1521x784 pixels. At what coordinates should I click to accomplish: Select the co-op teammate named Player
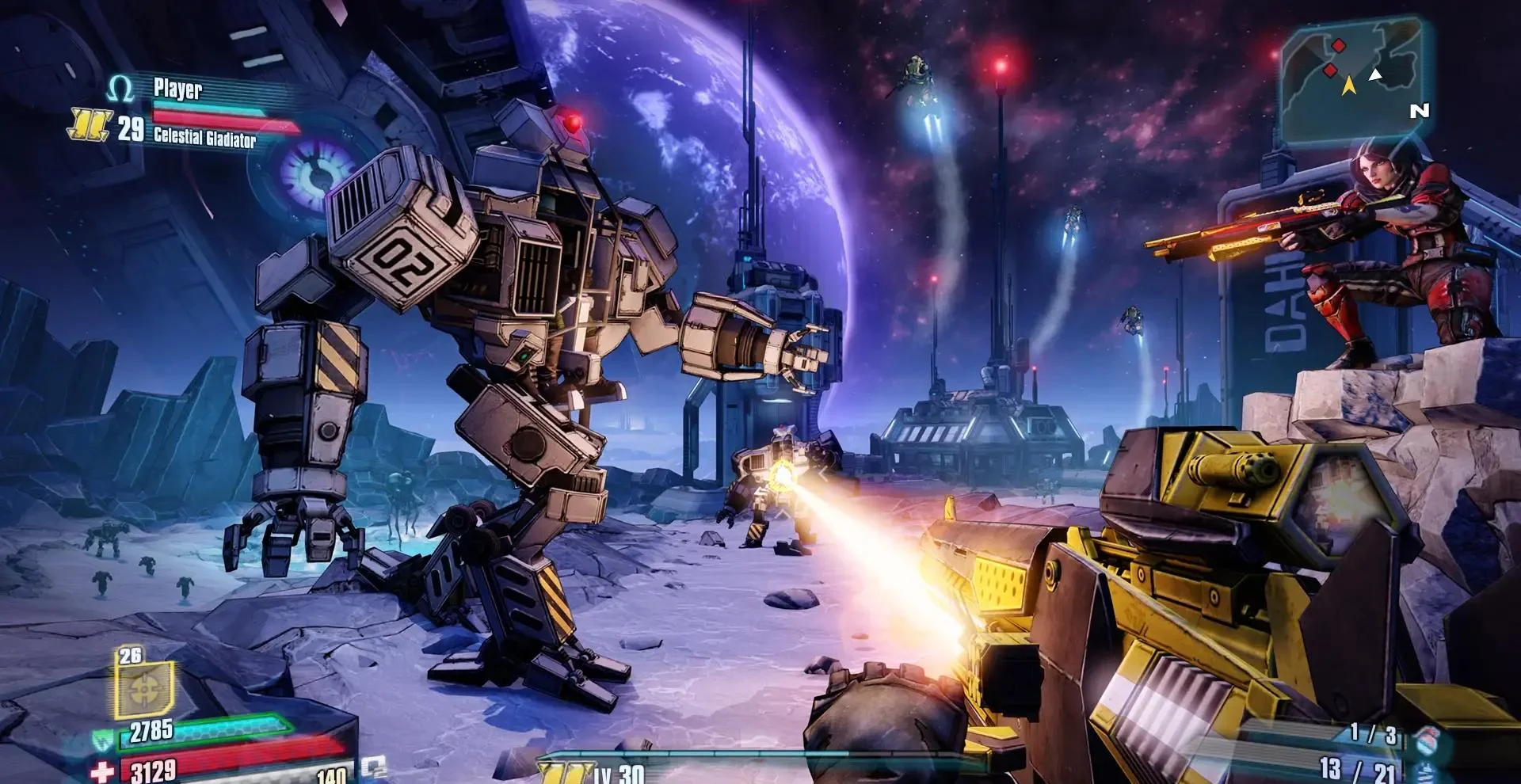coord(177,89)
